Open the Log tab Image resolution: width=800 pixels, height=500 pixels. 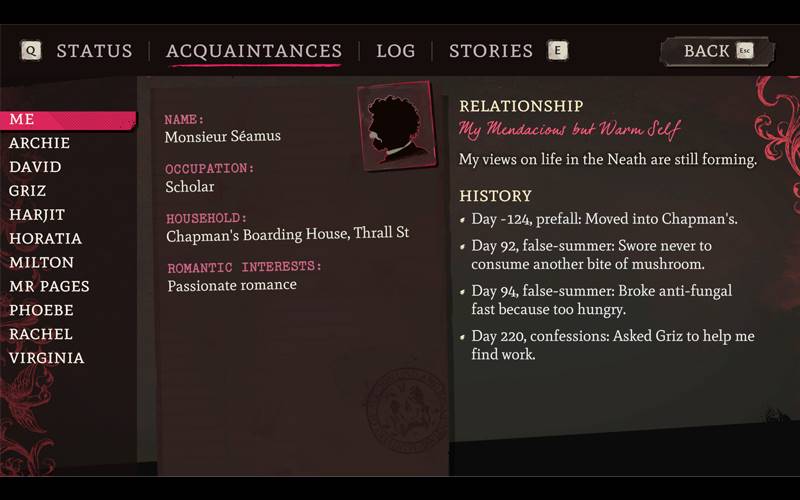(x=395, y=51)
